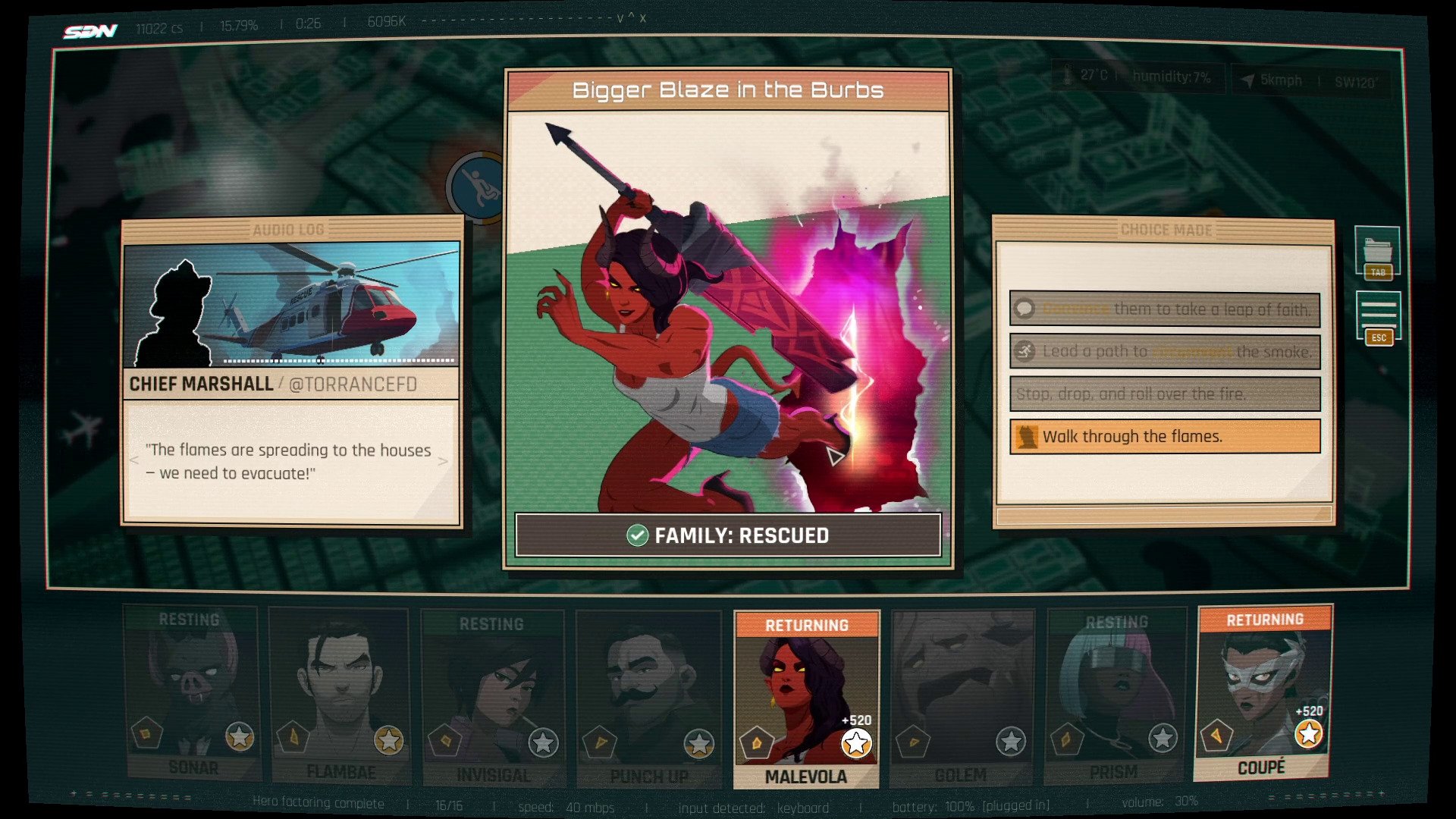Image resolution: width=1456 pixels, height=819 pixels.
Task: Select the Invisigal hero card
Action: click(493, 698)
